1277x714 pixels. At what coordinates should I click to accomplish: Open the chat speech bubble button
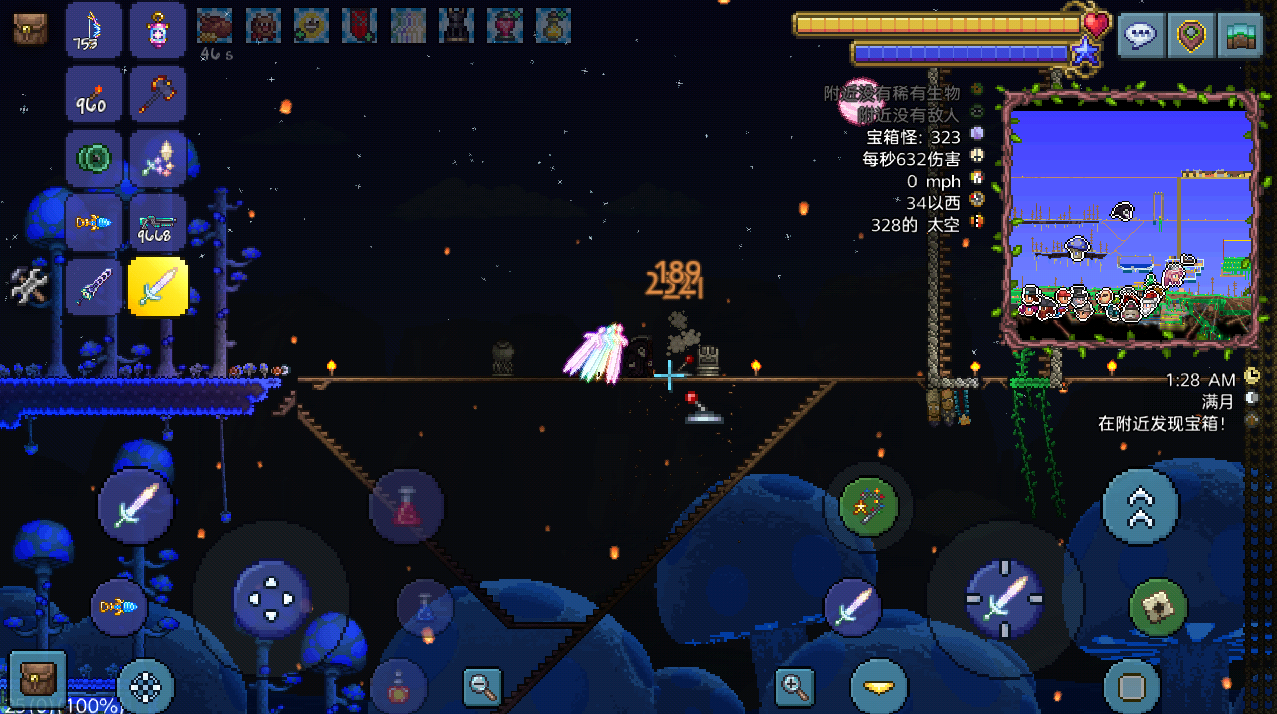pos(1140,36)
